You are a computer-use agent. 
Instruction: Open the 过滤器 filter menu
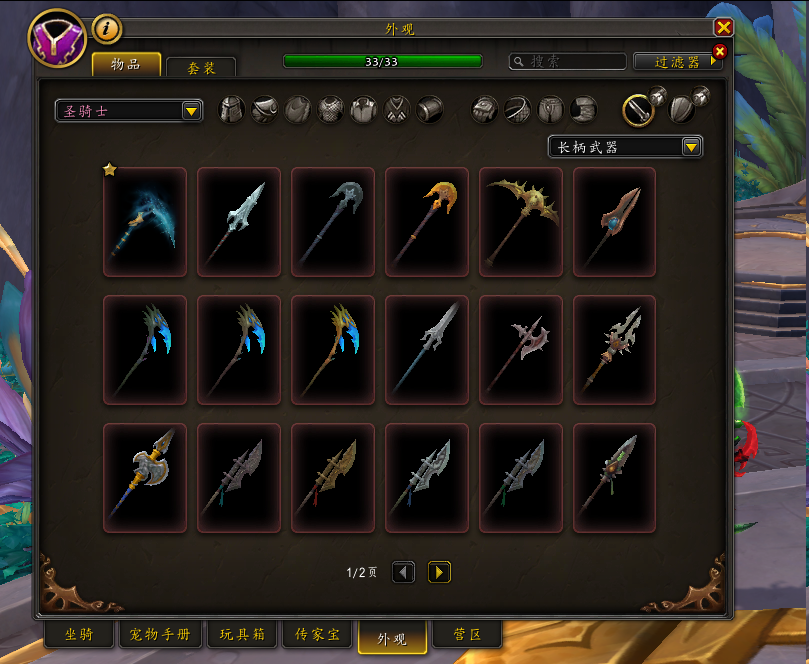point(677,62)
